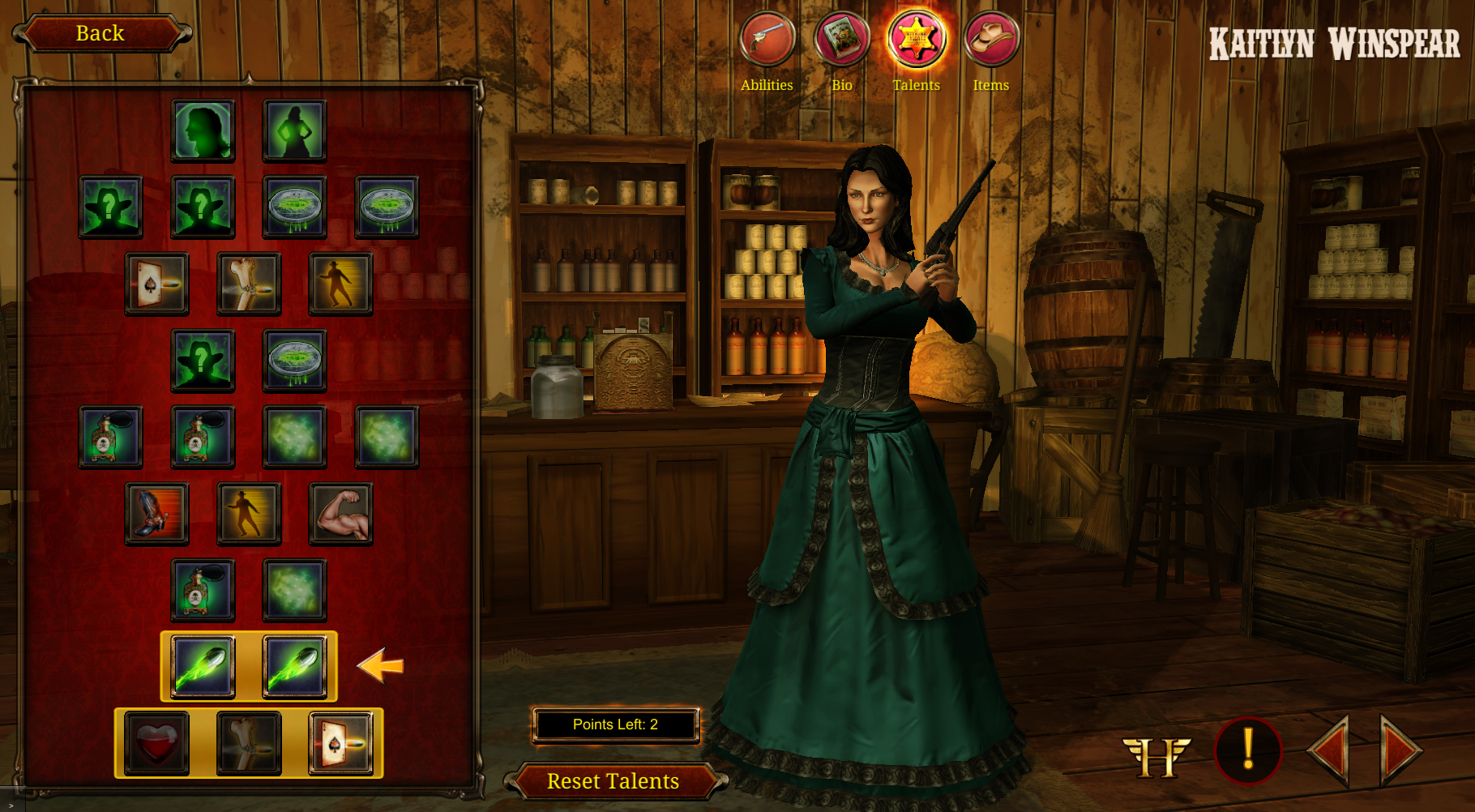Screen dimensions: 1475x812
Task: Open the Abilities tab
Action: tap(767, 39)
